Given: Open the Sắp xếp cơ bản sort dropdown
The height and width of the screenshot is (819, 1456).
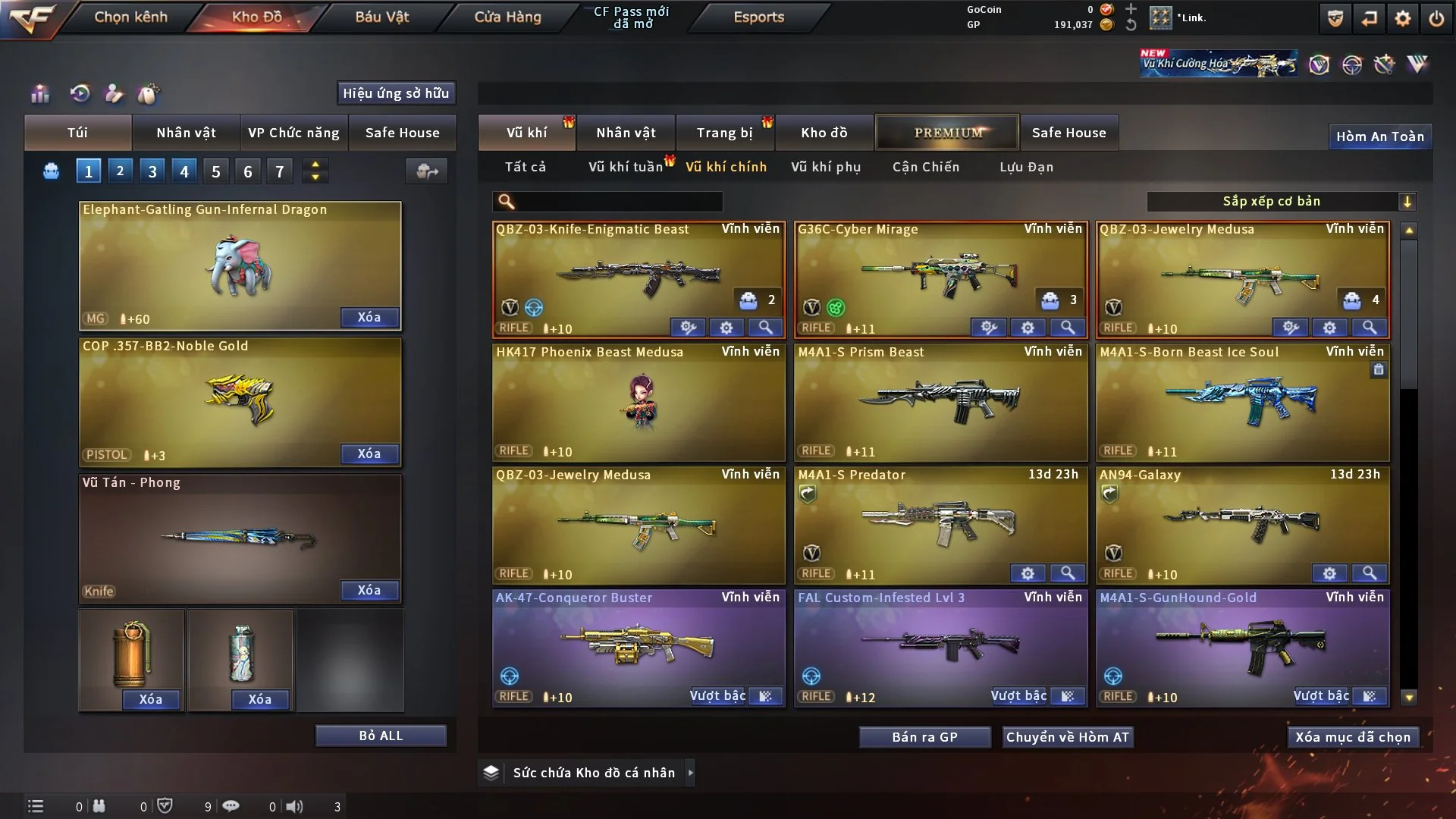Looking at the screenshot, I should coord(1280,202).
